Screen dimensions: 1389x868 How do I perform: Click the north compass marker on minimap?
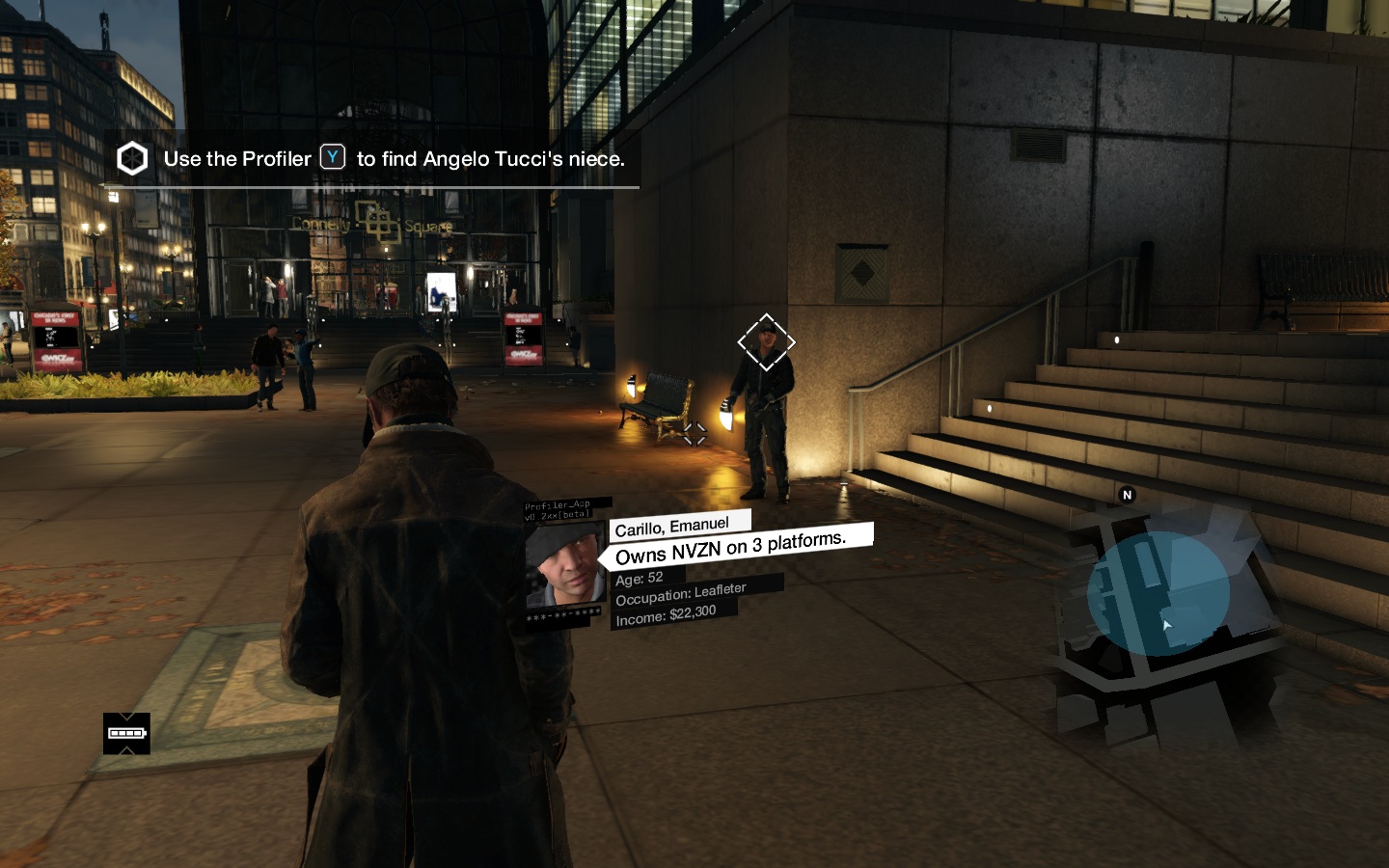[1127, 495]
